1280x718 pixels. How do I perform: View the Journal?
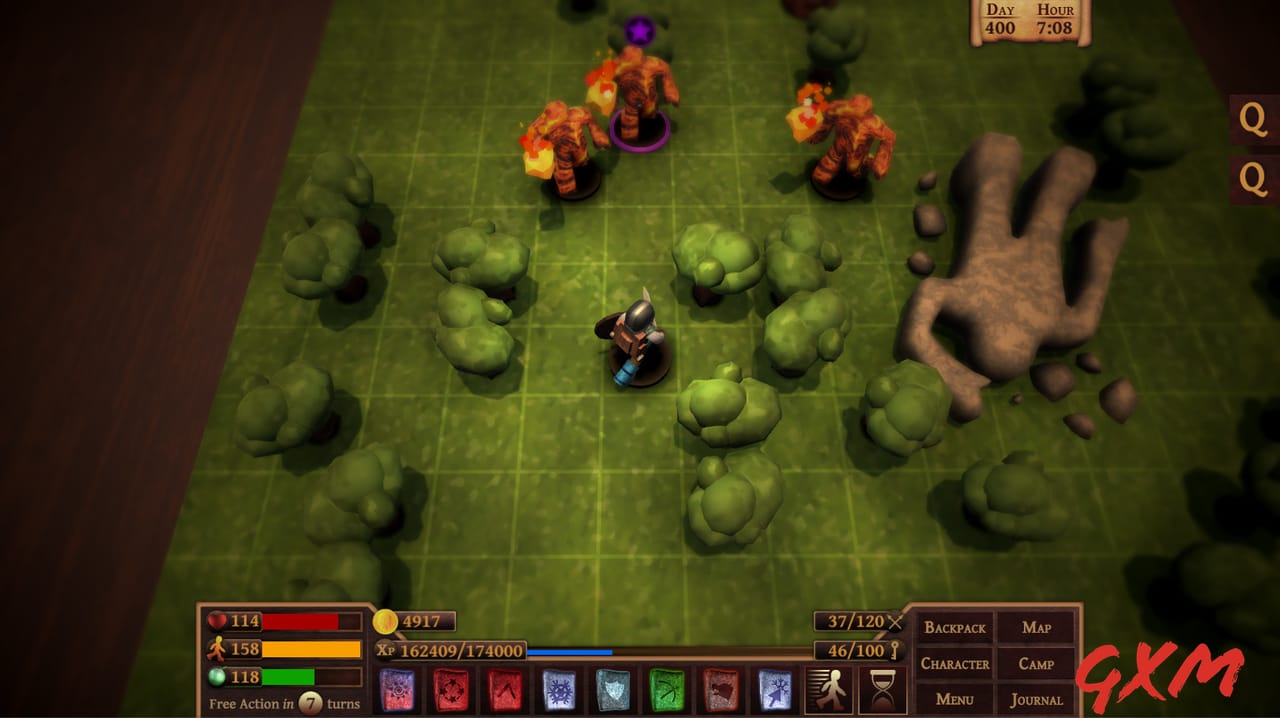1036,699
